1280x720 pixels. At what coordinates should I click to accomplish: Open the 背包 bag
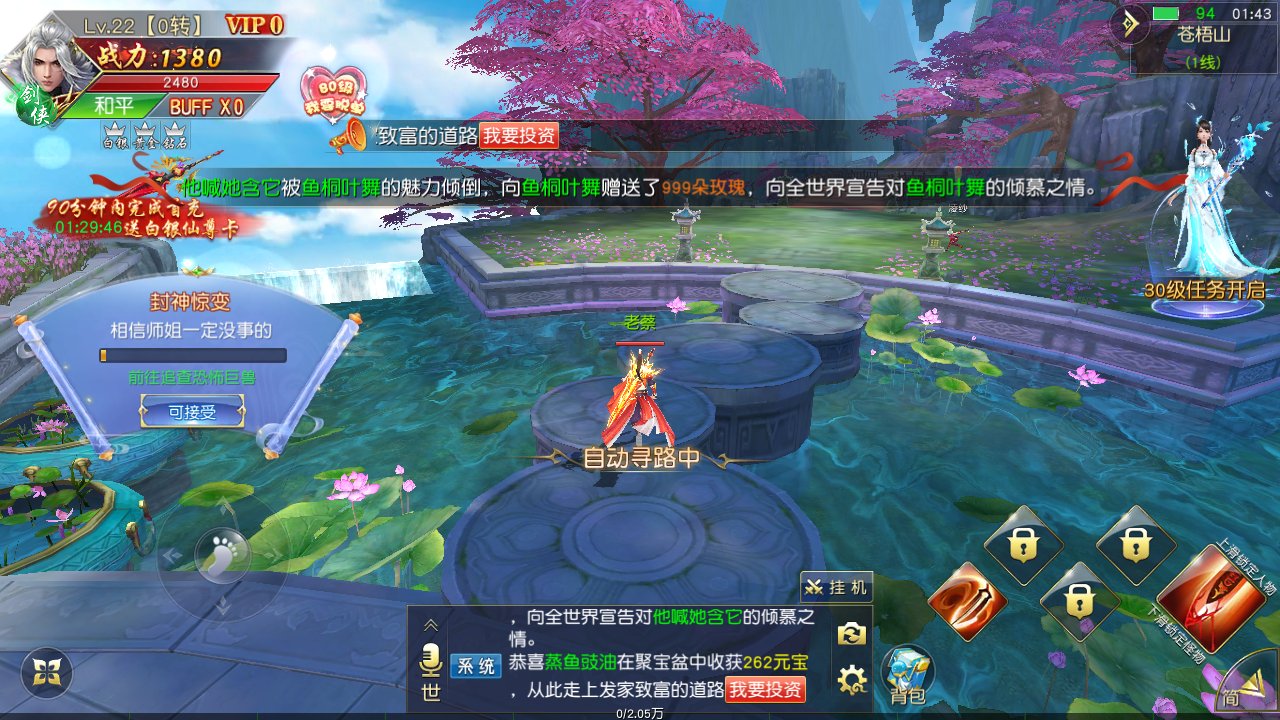pos(906,673)
